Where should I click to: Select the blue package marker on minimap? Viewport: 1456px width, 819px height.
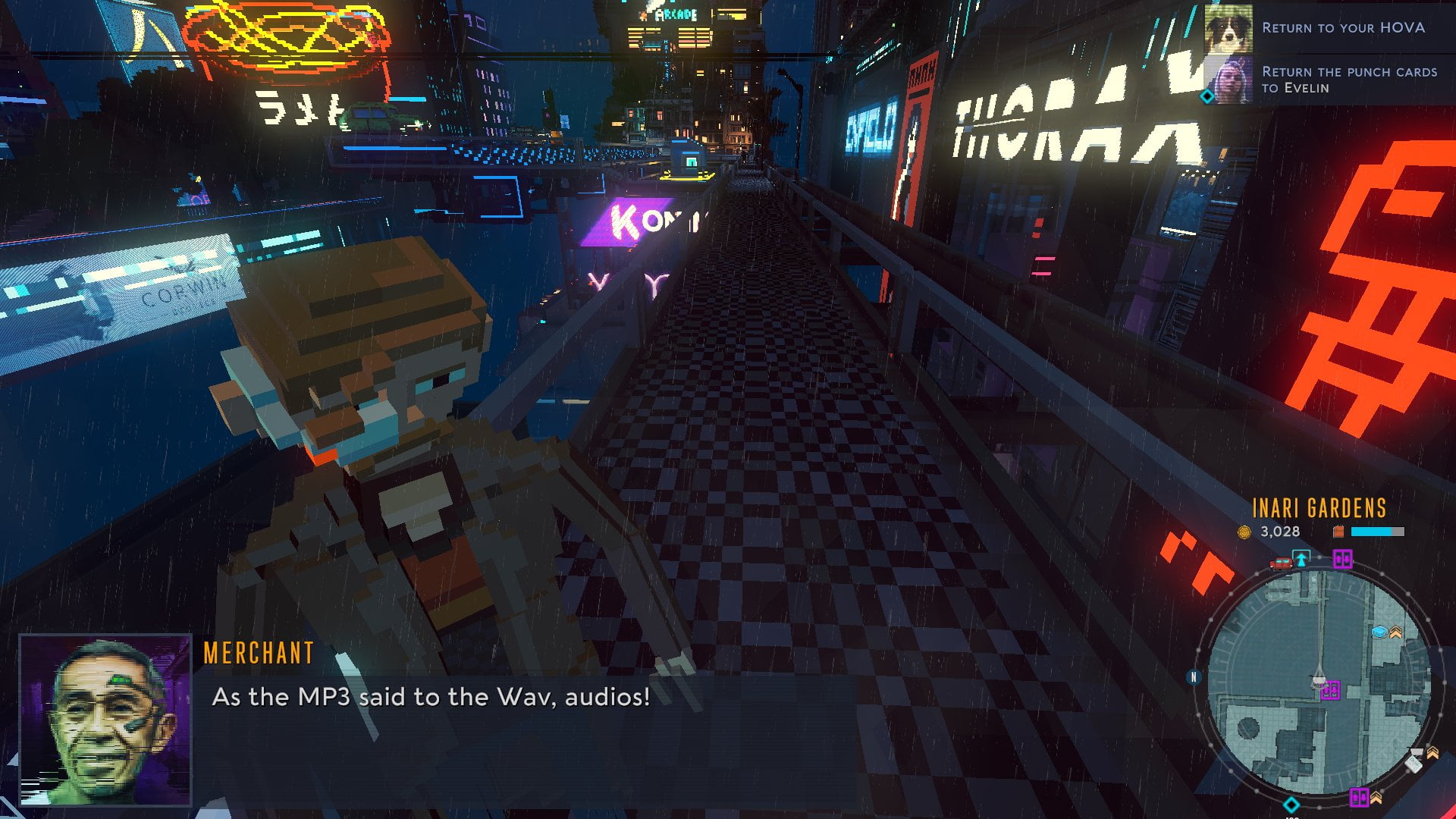click(x=1379, y=632)
